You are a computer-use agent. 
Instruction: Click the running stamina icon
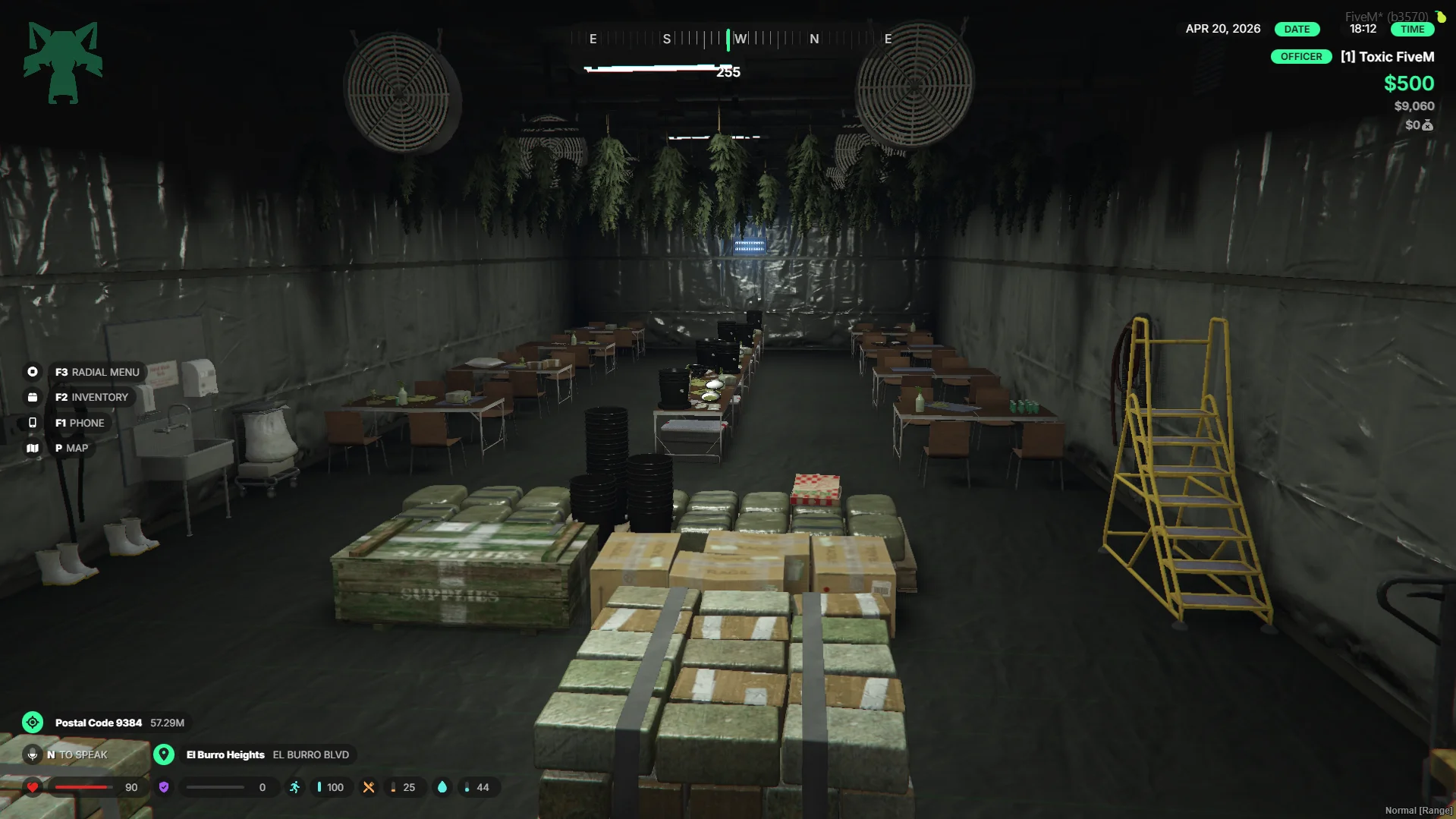294,787
